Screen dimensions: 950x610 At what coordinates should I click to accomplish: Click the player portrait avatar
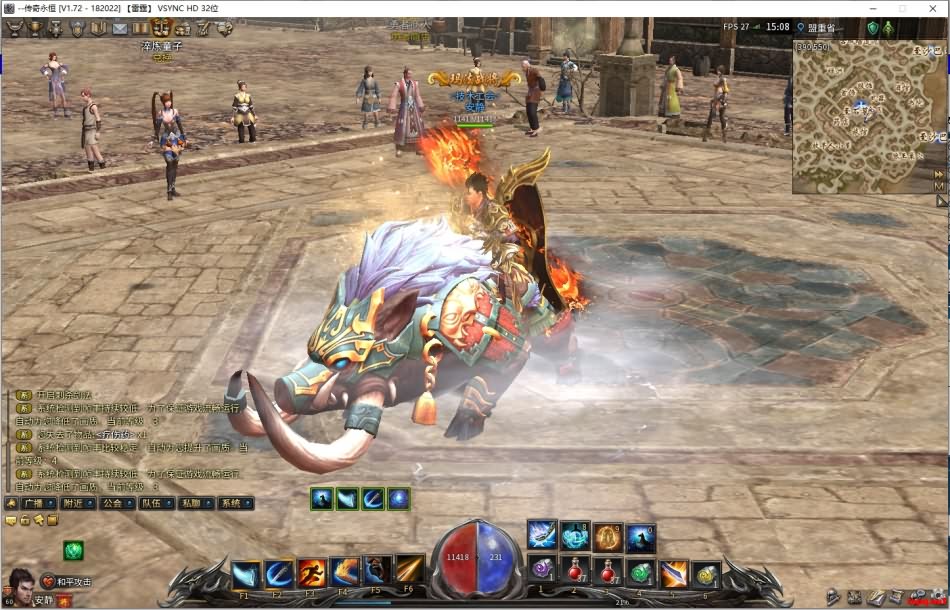point(19,584)
